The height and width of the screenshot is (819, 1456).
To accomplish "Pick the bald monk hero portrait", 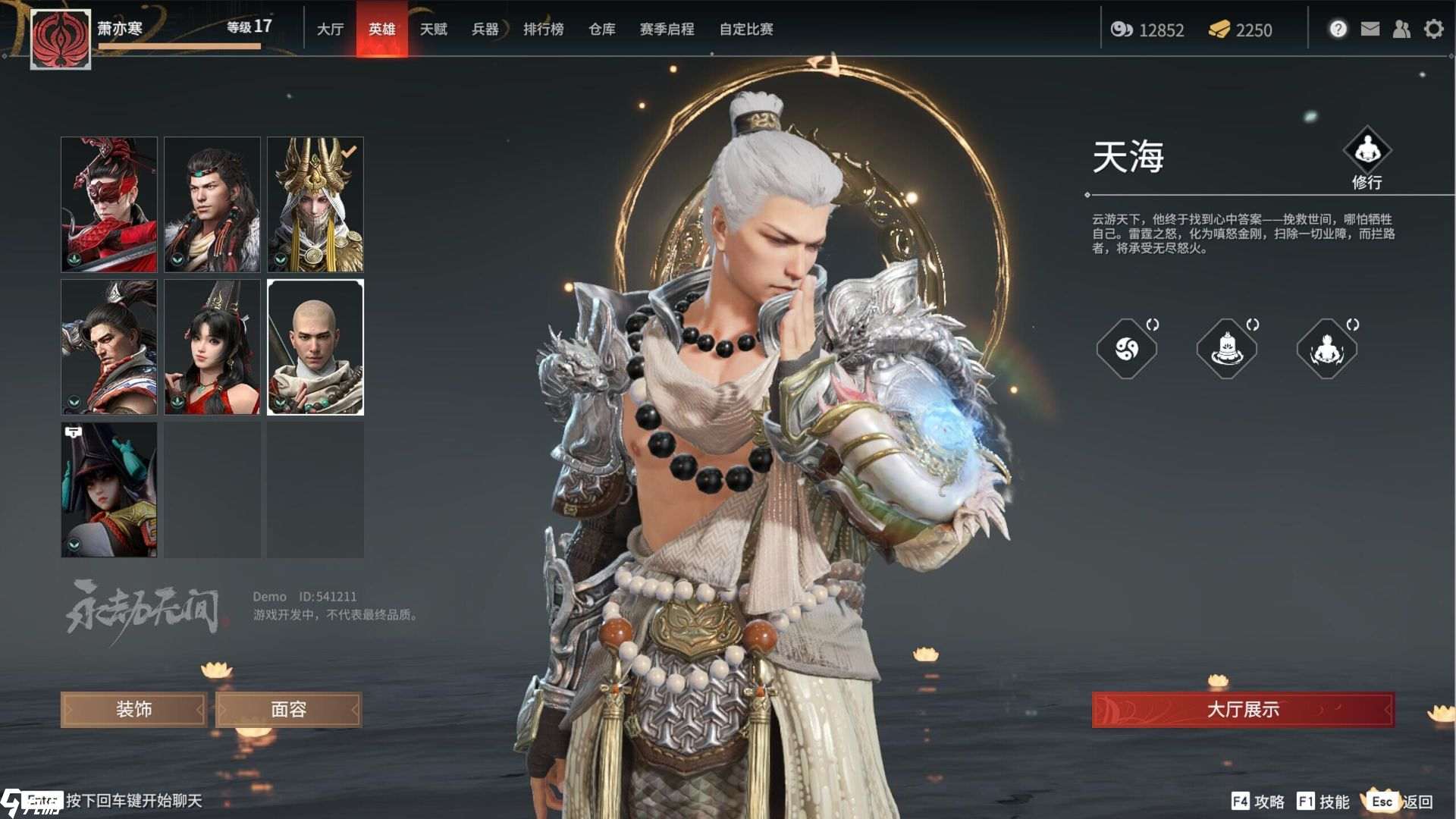I will click(315, 347).
